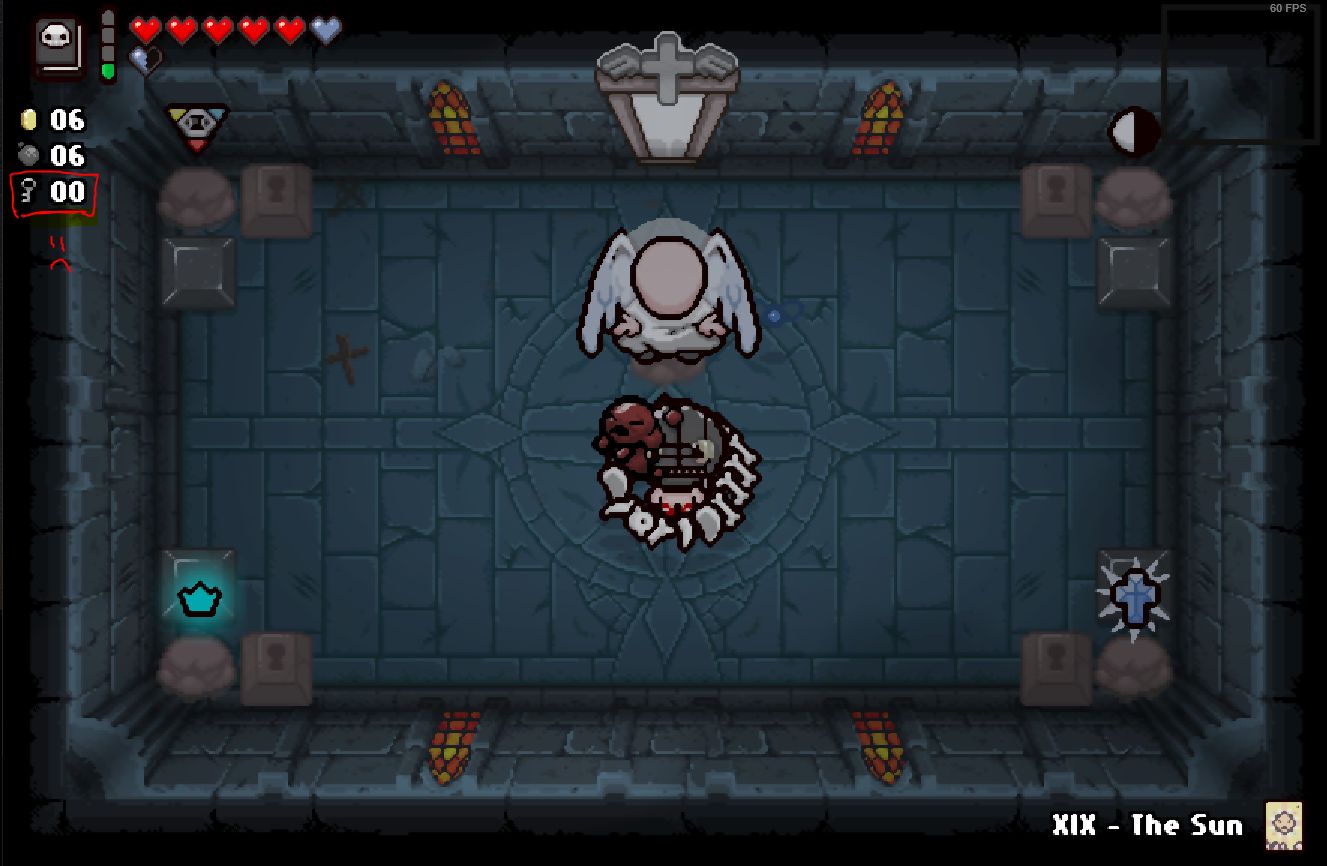Click The Sun card icon in bottom-right corner
1327x866 pixels.
(x=1286, y=824)
